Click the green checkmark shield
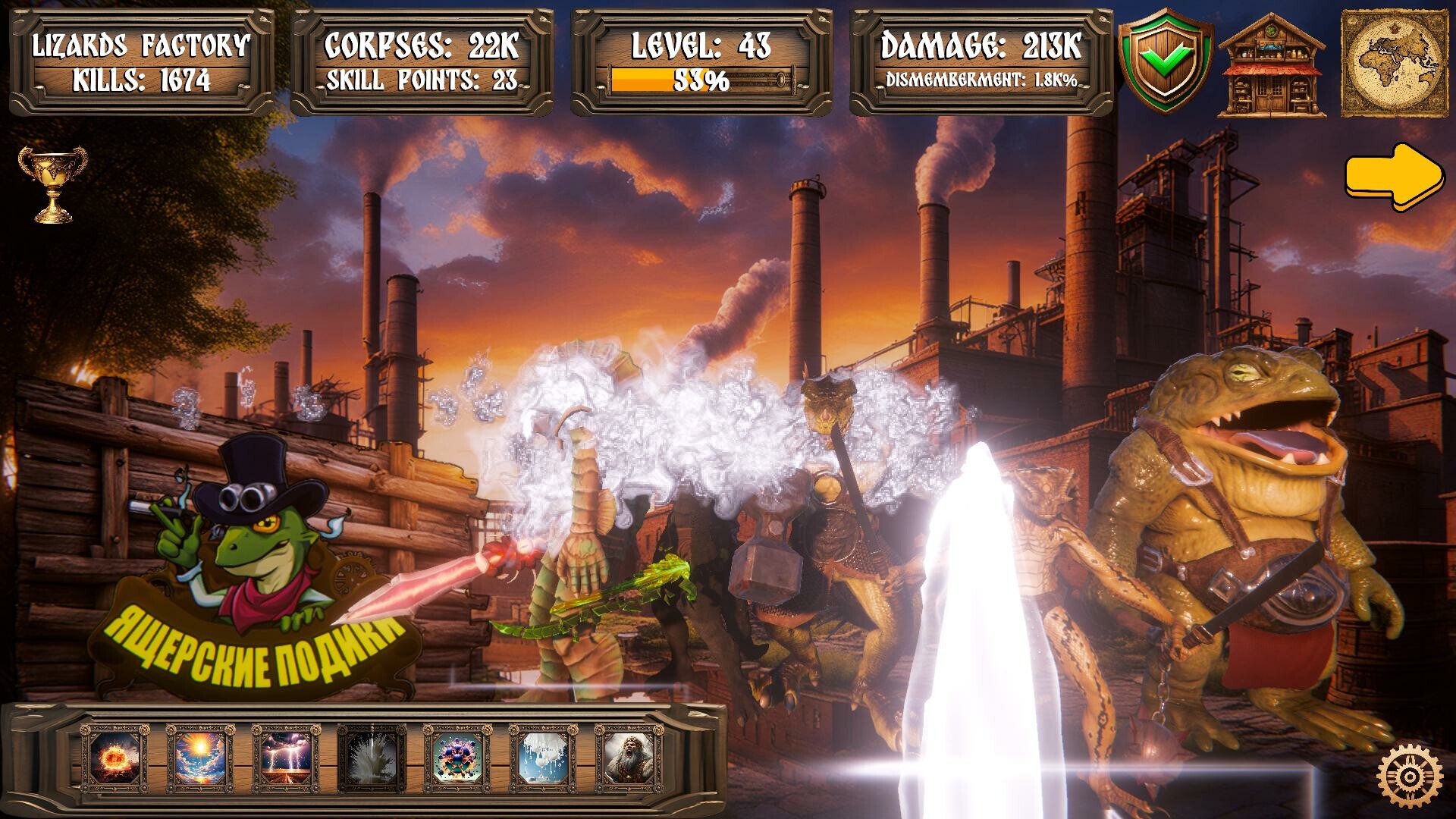Screen dimensions: 1456x819 1166,62
